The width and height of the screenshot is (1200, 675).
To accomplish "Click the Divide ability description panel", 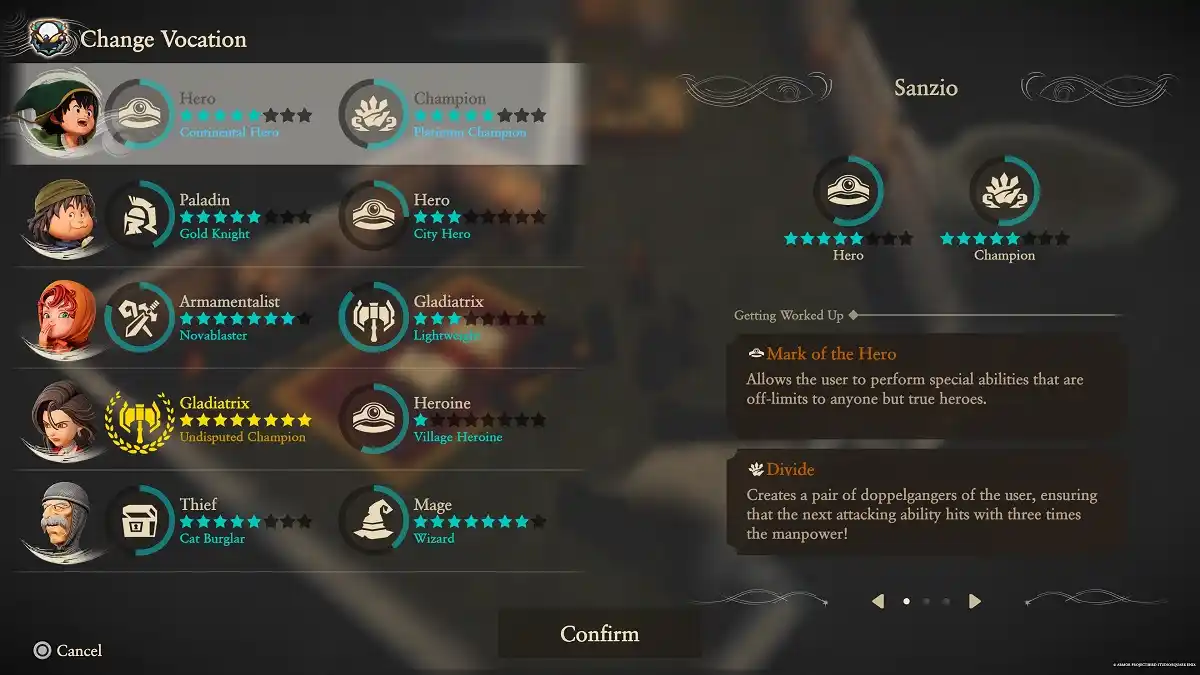I will click(x=927, y=503).
